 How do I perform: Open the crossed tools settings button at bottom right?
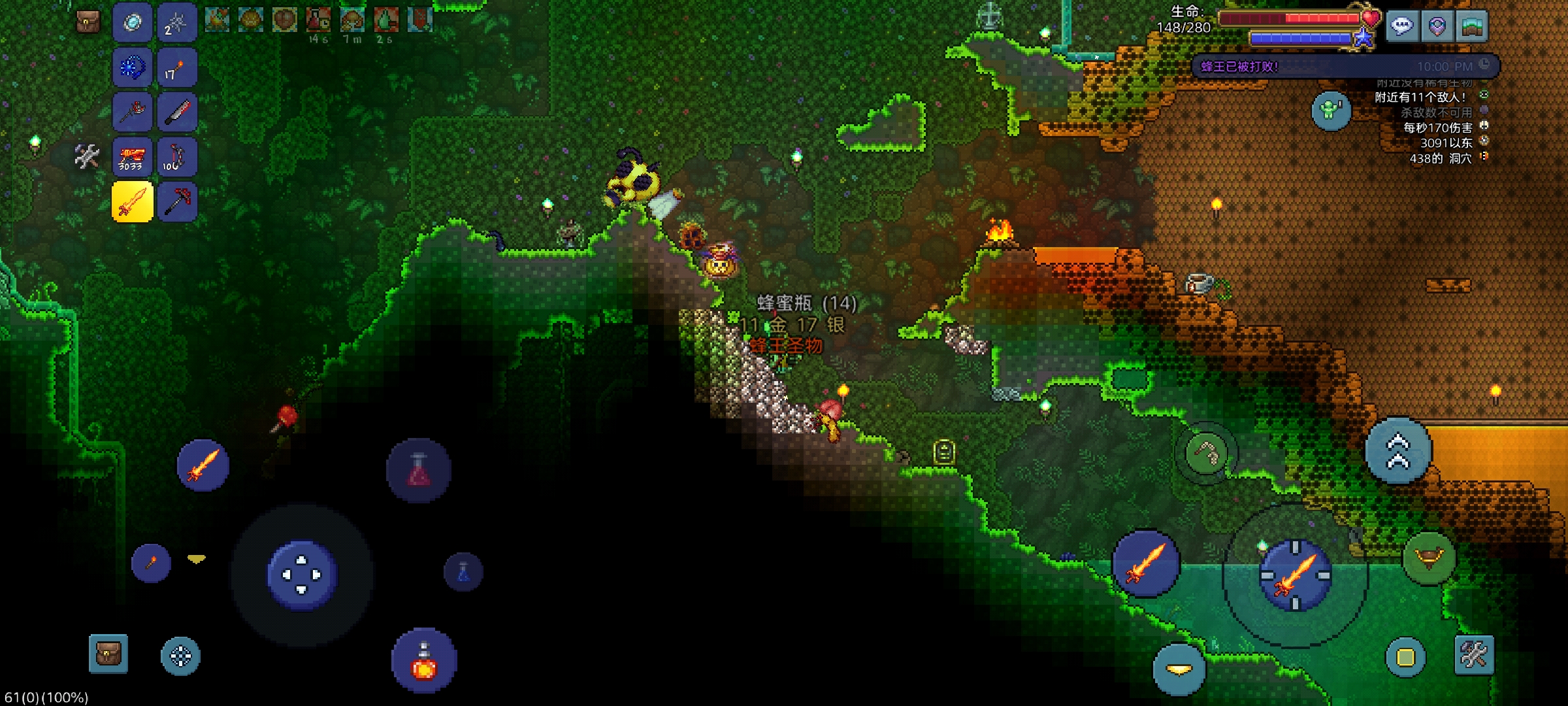pos(1474,654)
